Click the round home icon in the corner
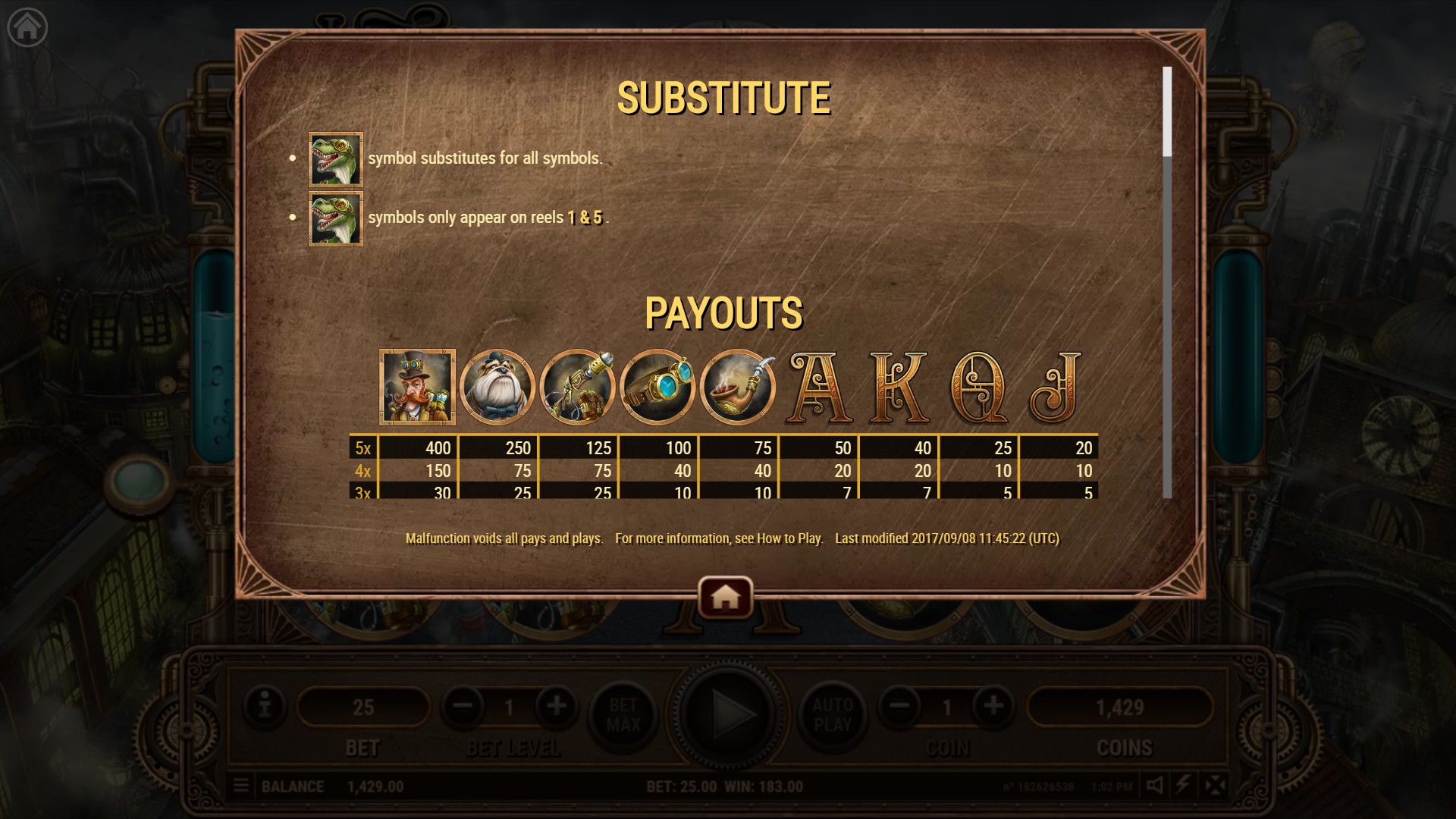1456x819 pixels. click(x=27, y=28)
